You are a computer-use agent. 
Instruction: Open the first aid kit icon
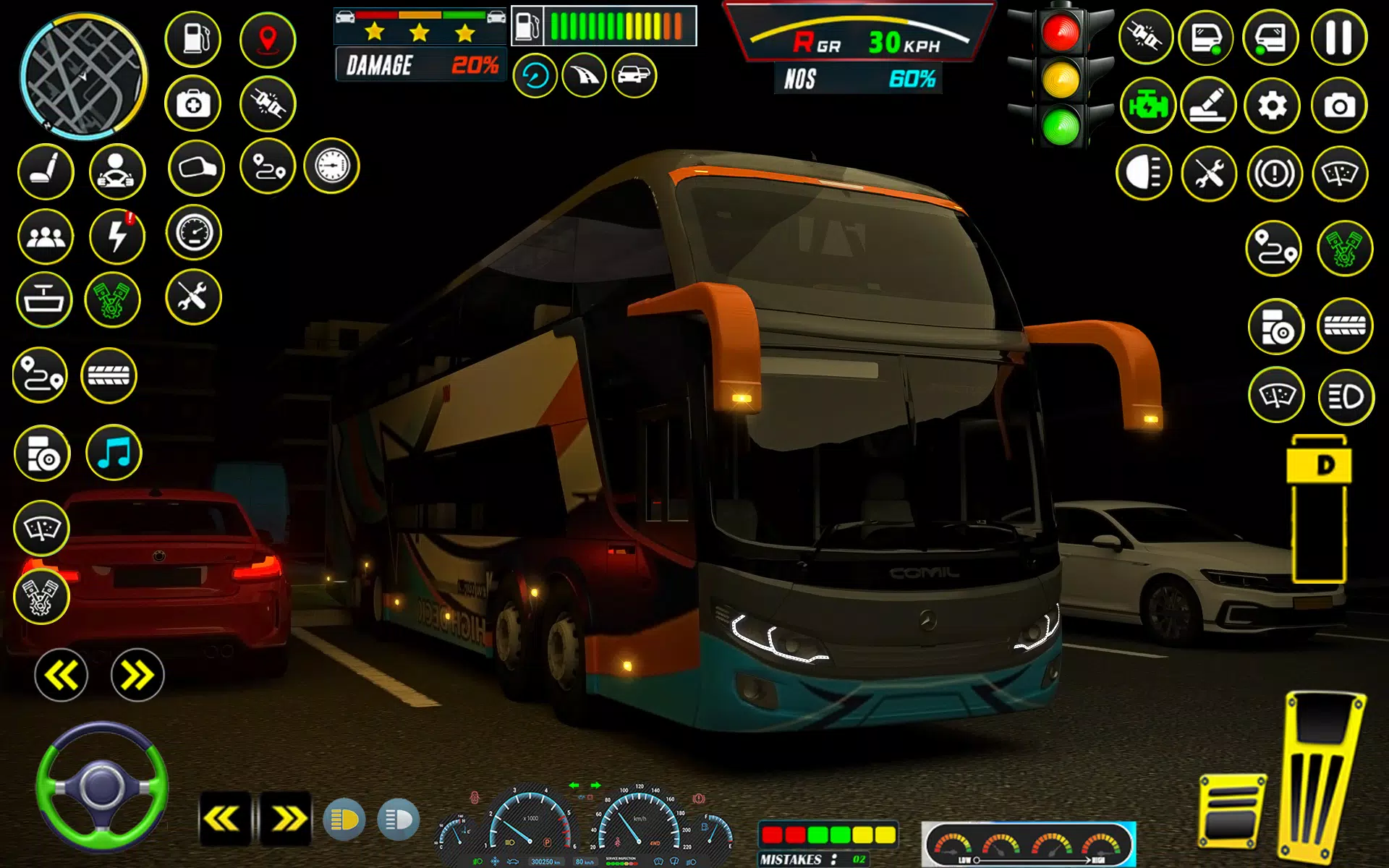point(193,104)
